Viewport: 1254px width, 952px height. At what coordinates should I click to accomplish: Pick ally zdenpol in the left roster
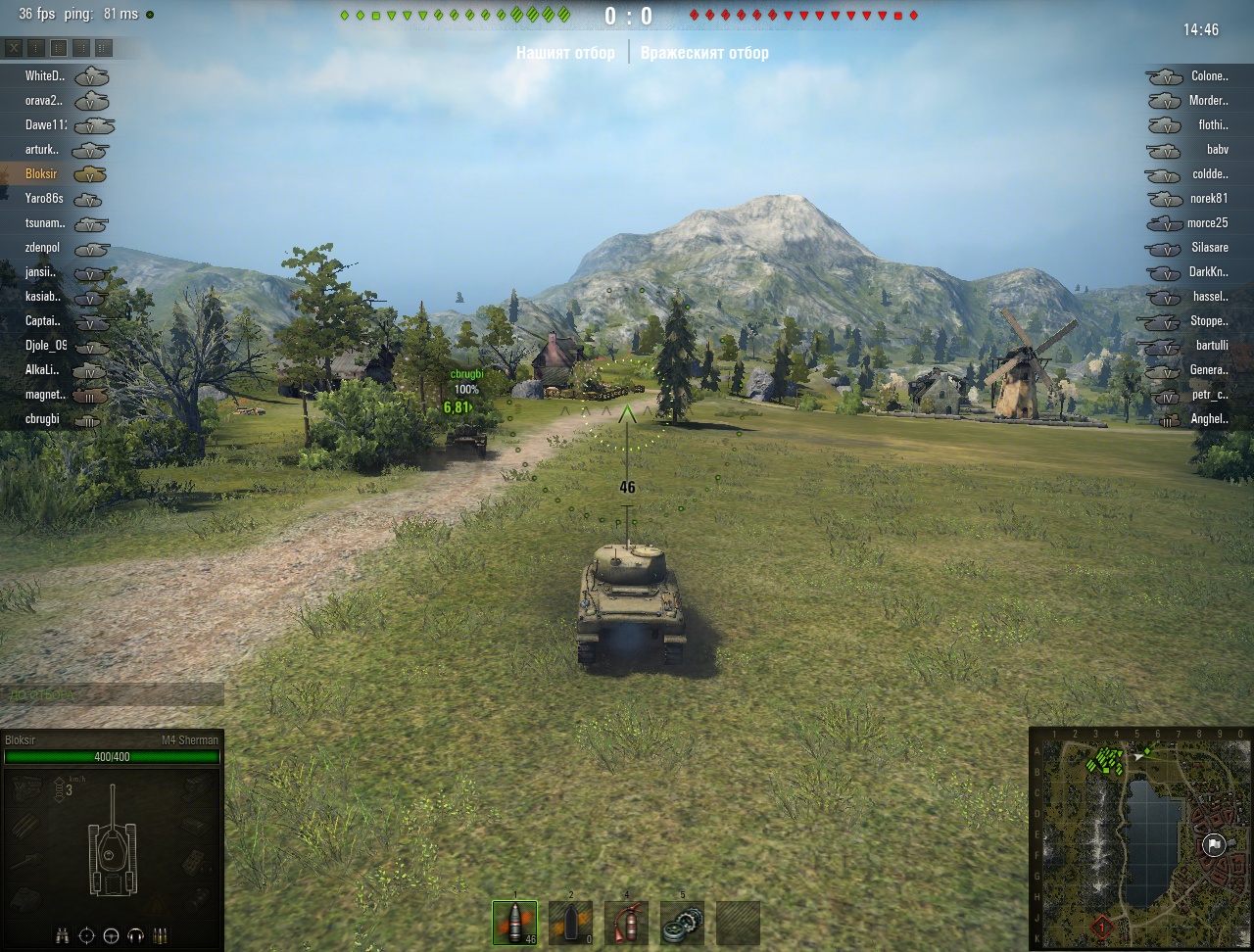43,248
